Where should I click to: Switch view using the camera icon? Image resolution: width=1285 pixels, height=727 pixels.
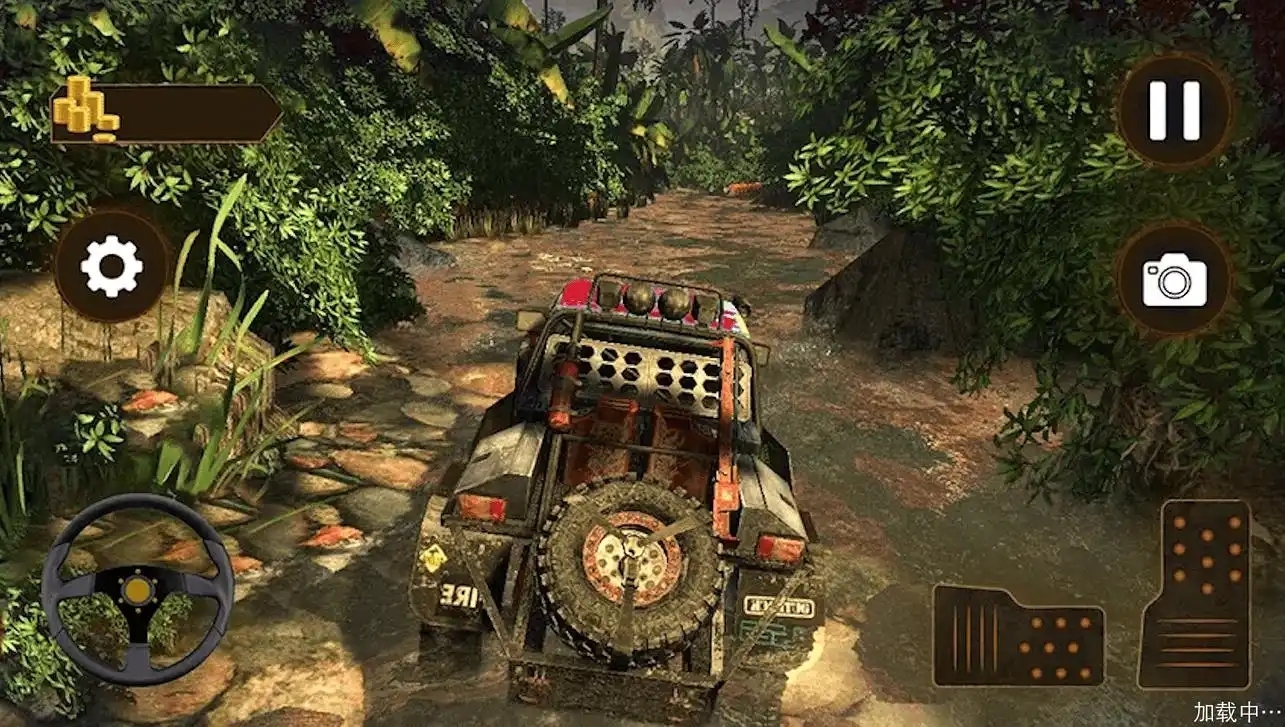pos(1174,279)
